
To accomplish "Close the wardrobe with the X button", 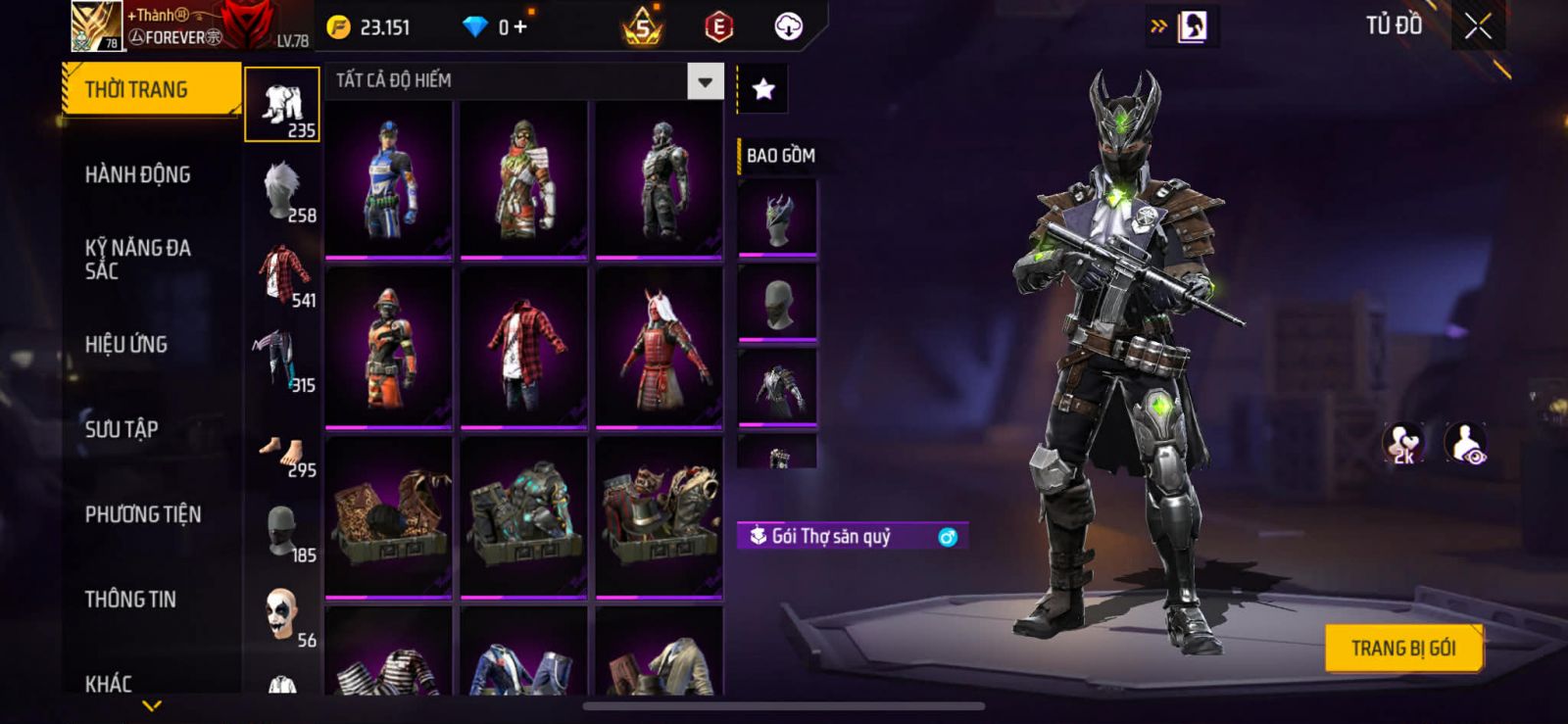I will [x=1478, y=27].
